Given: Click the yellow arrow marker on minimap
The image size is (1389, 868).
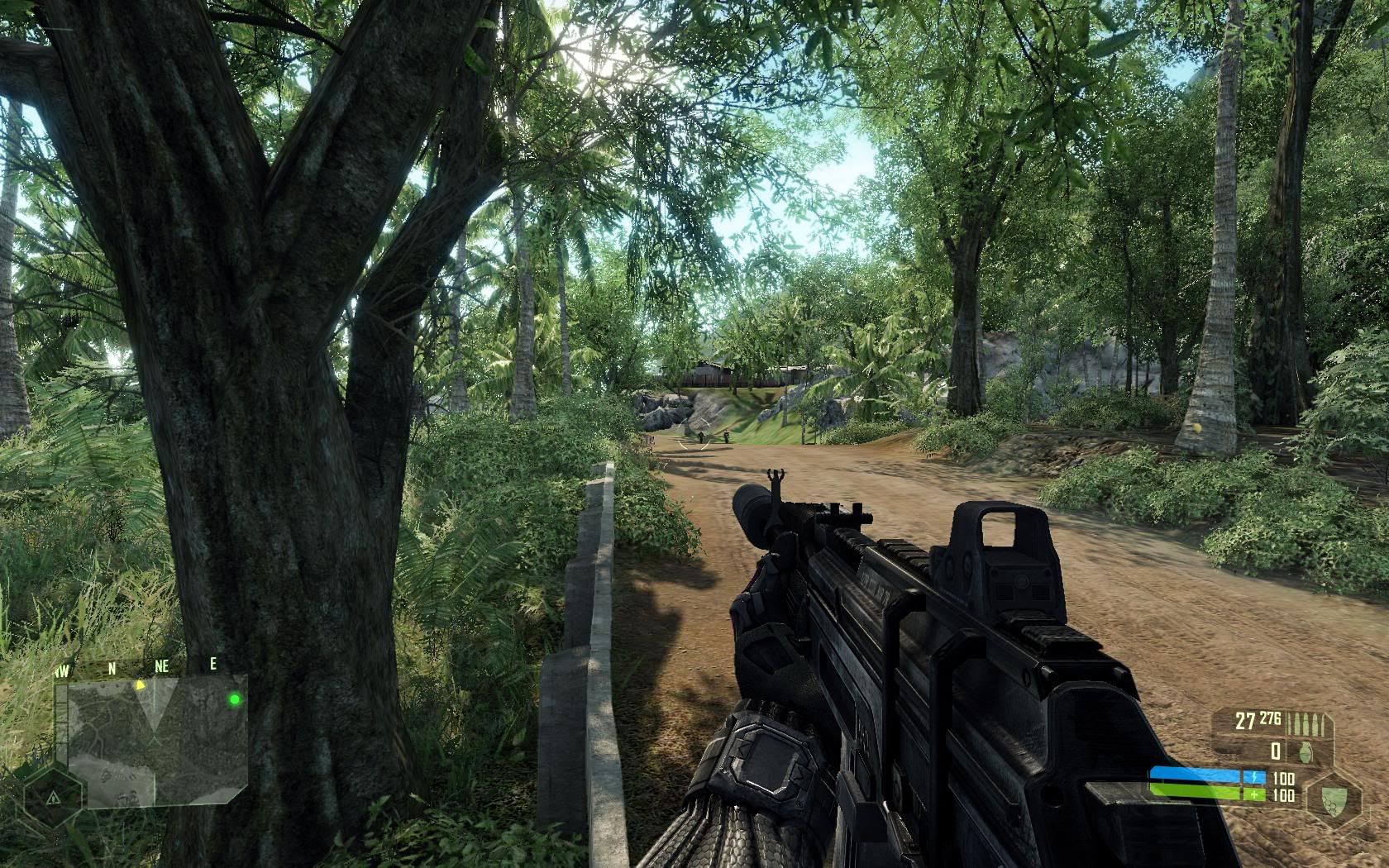Looking at the screenshot, I should [141, 684].
